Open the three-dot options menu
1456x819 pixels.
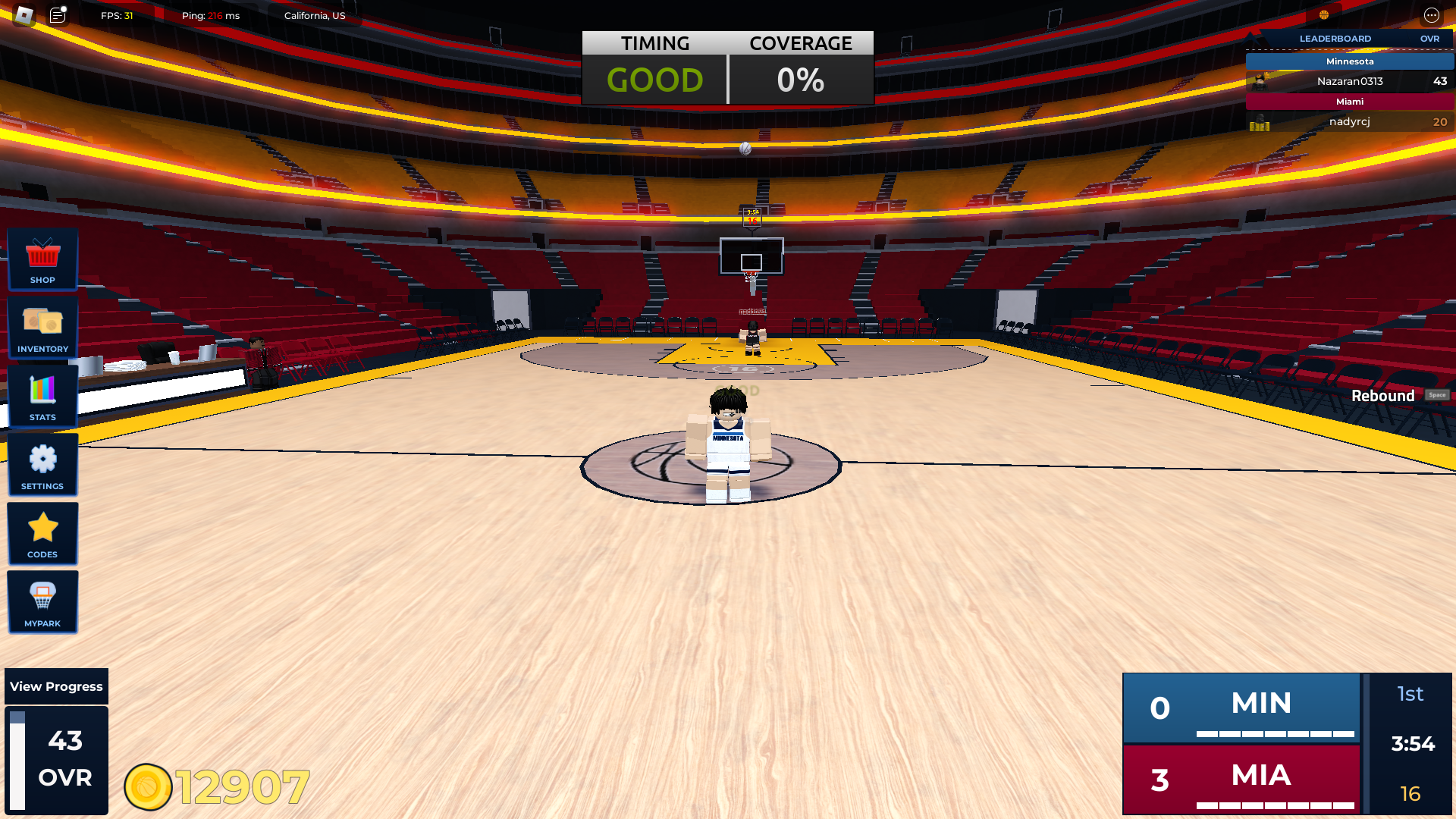pyautogui.click(x=1431, y=15)
